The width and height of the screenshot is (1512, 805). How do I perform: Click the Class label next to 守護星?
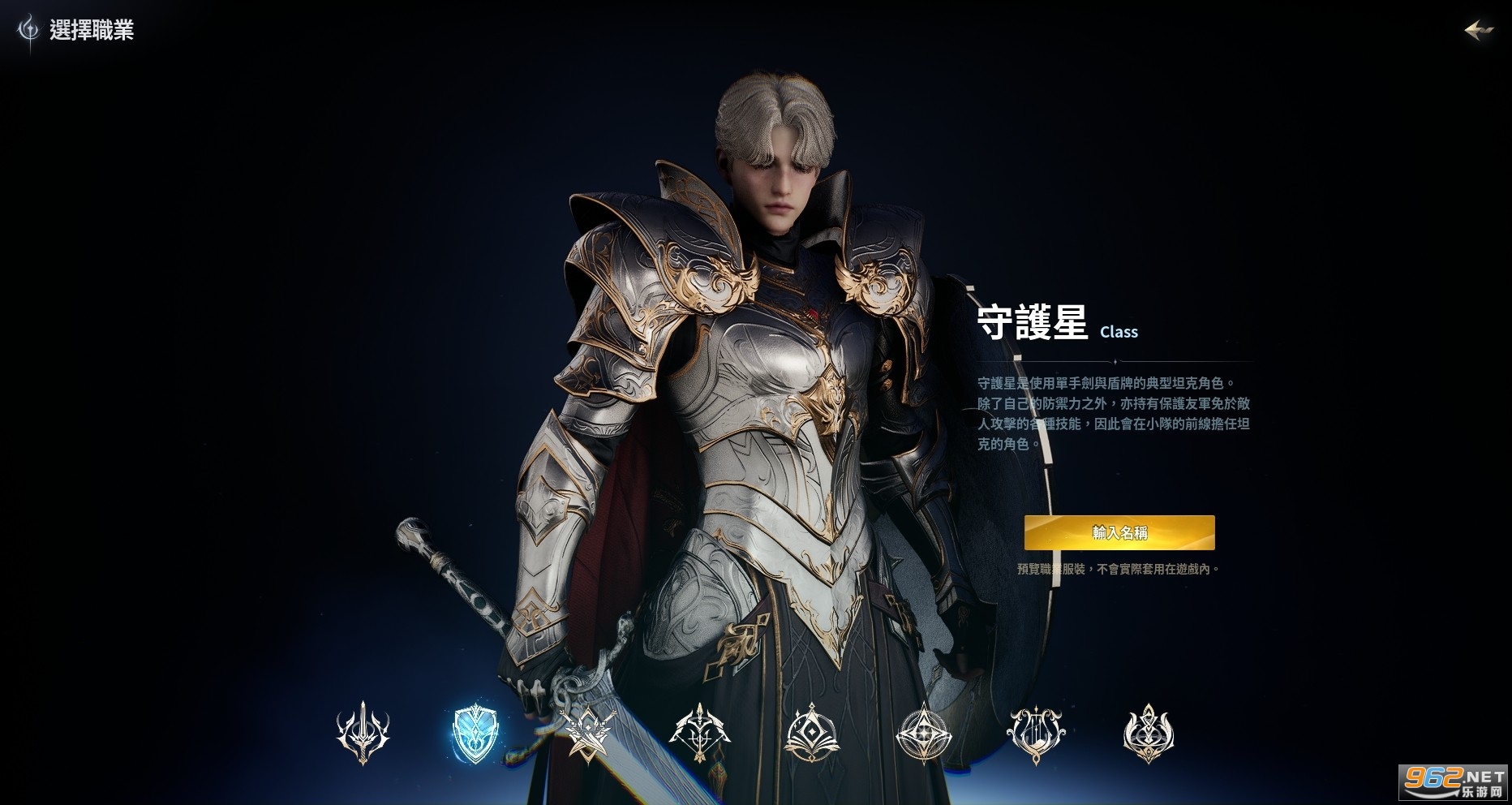point(1120,332)
